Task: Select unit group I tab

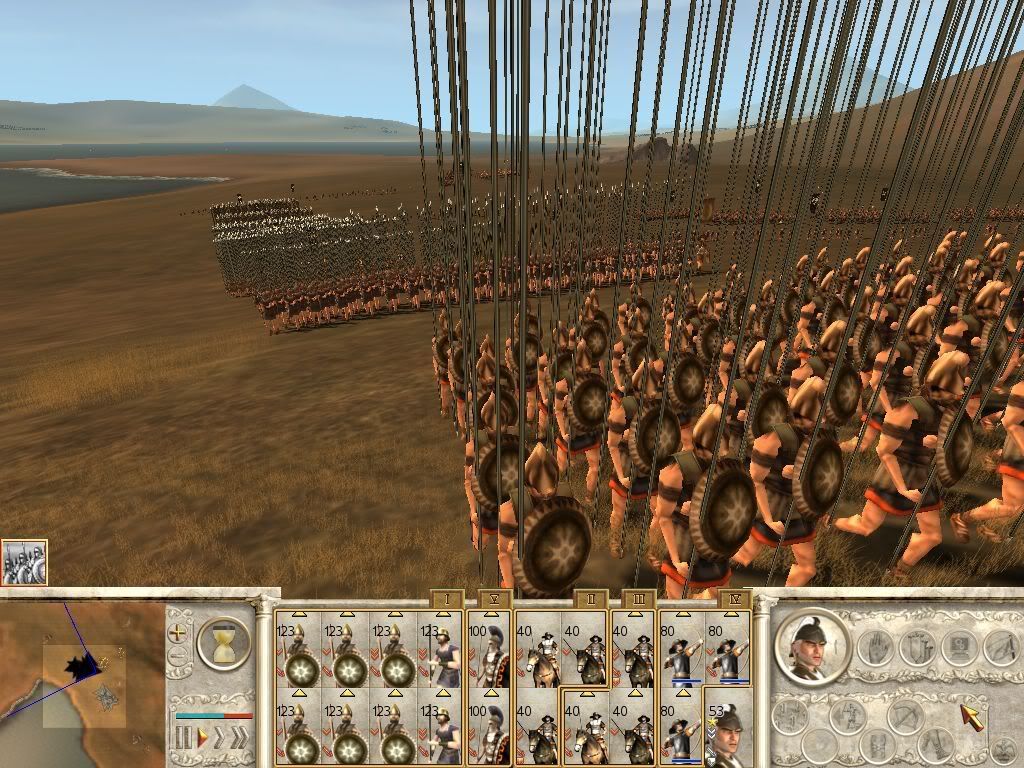Action: click(x=446, y=600)
